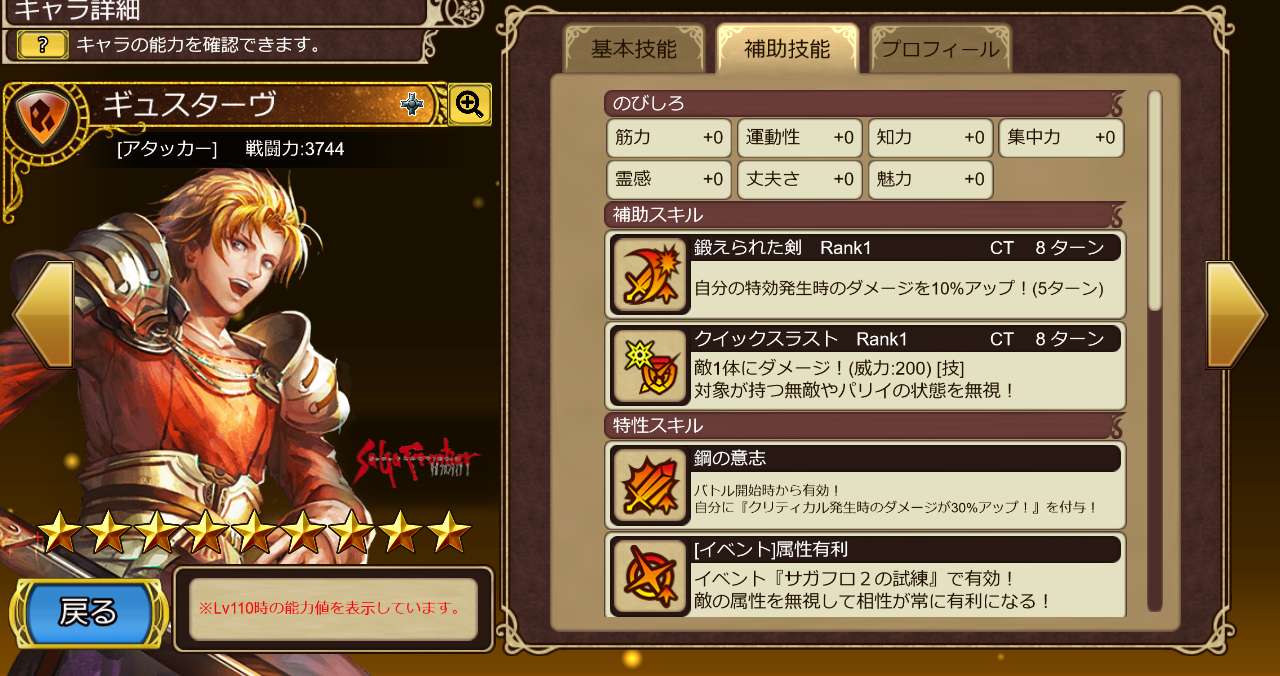
Task: Zoom character art with magnifier button
Action: 469,103
